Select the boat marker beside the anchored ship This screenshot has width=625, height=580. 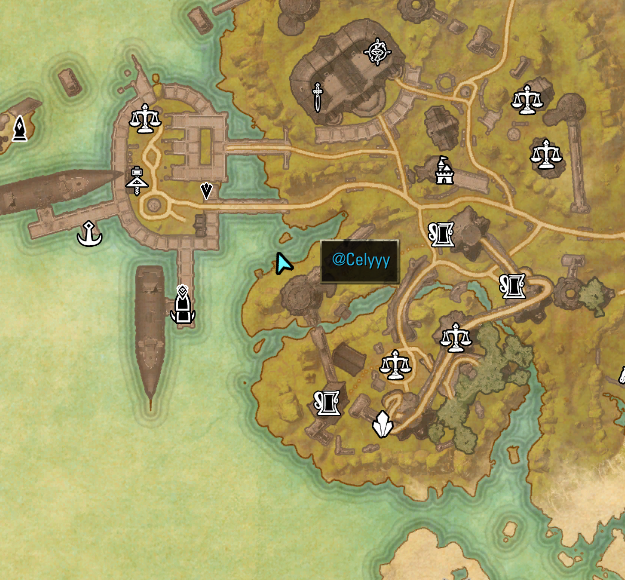[182, 305]
